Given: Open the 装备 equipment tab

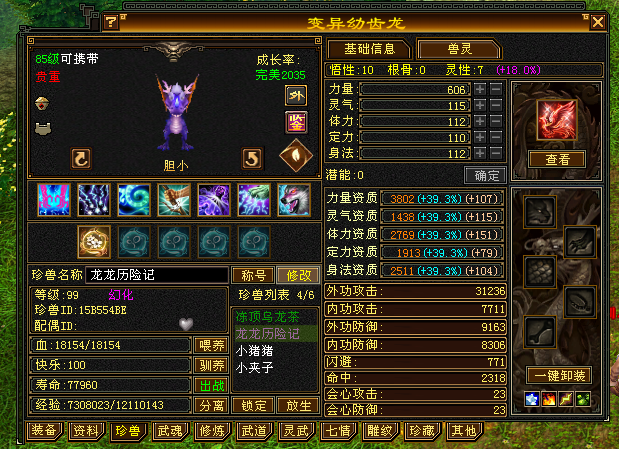Looking at the screenshot, I should click(x=43, y=431).
